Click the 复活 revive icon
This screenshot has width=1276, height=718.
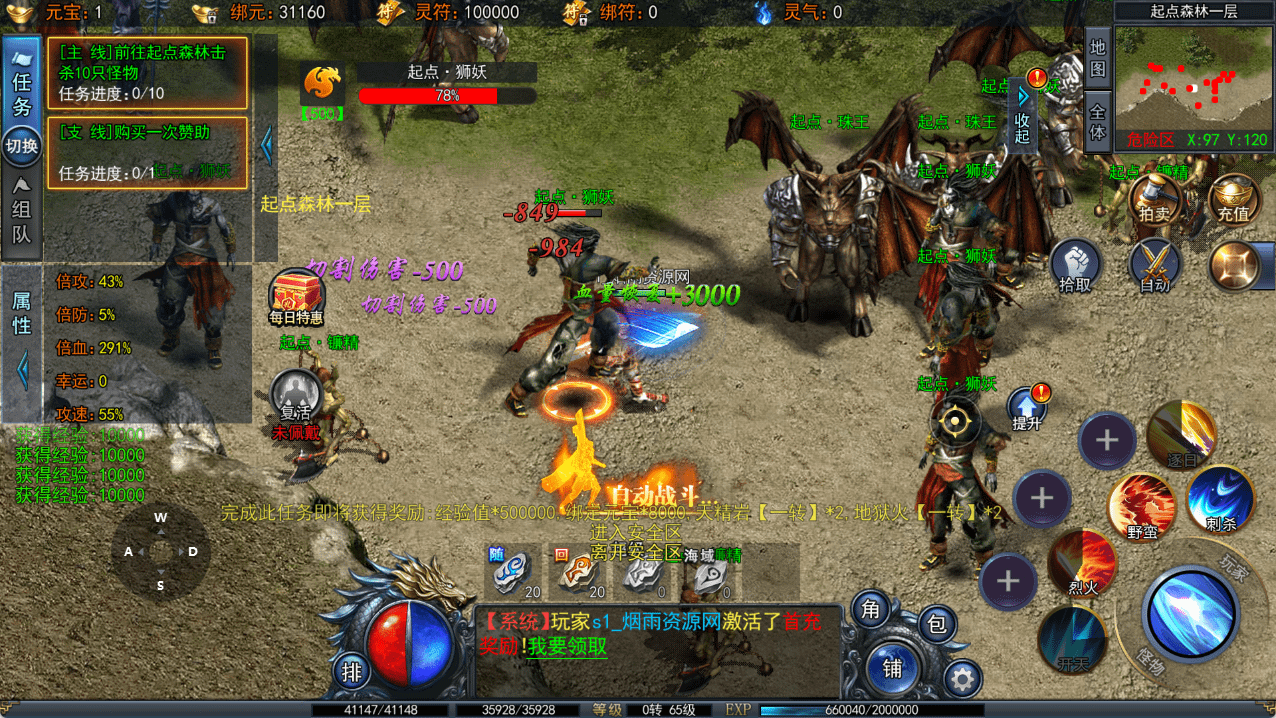296,394
